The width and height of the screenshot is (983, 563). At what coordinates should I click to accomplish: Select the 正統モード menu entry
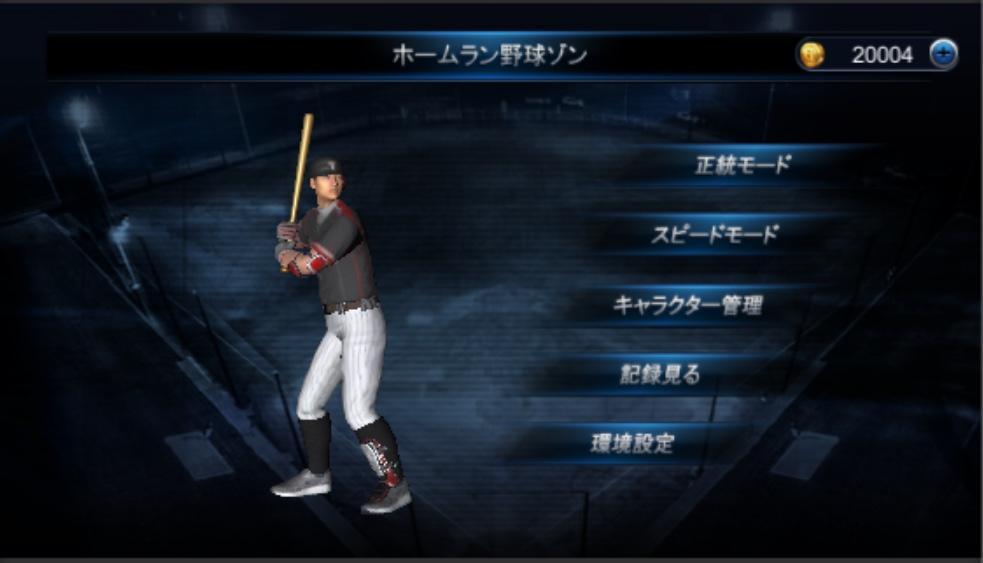pyautogui.click(x=742, y=166)
